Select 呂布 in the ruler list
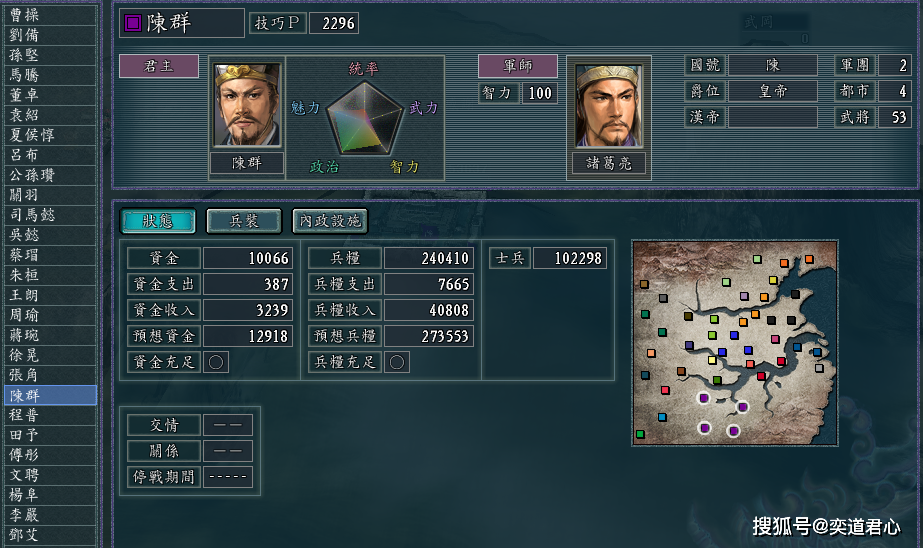This screenshot has width=923, height=548. [48, 155]
